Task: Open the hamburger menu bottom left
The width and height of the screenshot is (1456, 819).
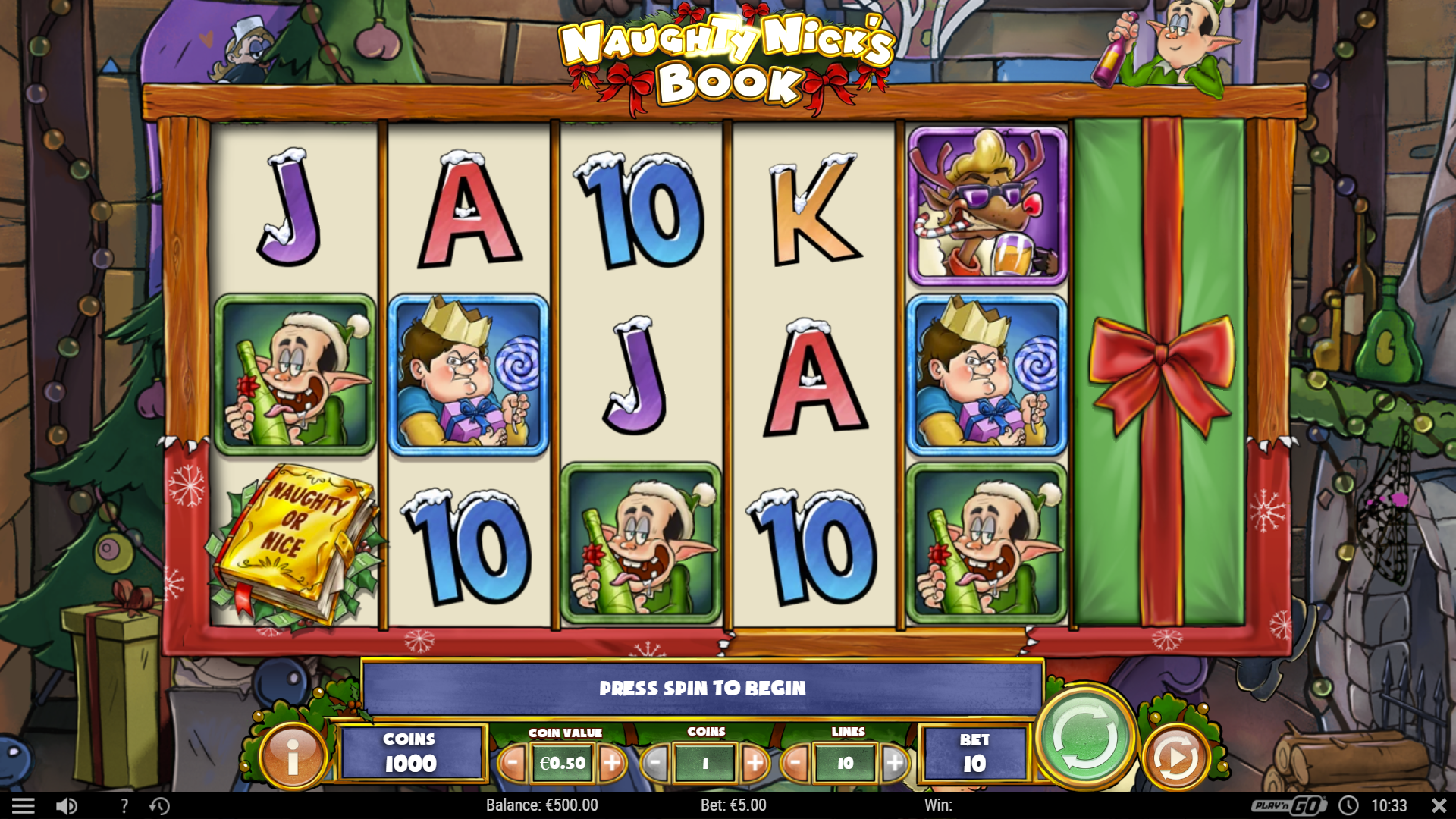Action: pyautogui.click(x=25, y=805)
